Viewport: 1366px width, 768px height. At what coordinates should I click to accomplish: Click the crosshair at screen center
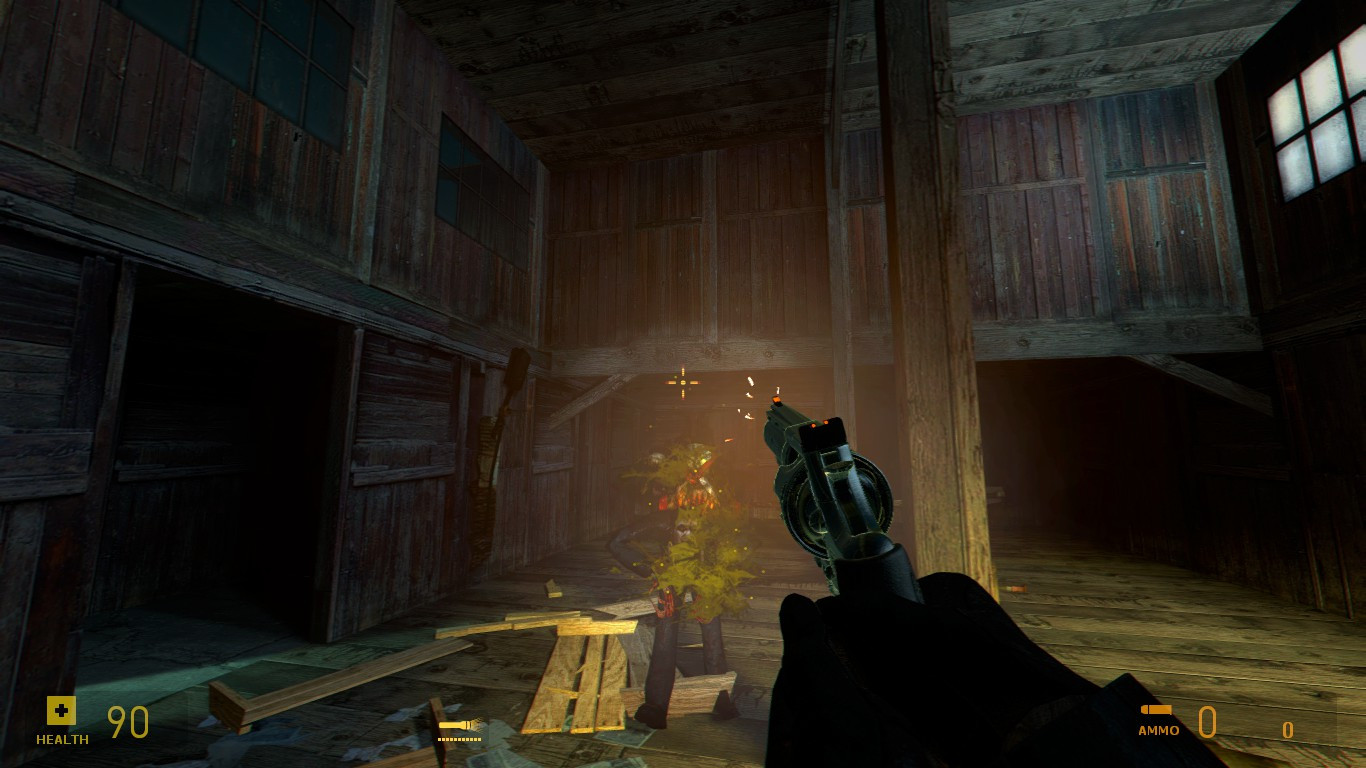click(683, 381)
